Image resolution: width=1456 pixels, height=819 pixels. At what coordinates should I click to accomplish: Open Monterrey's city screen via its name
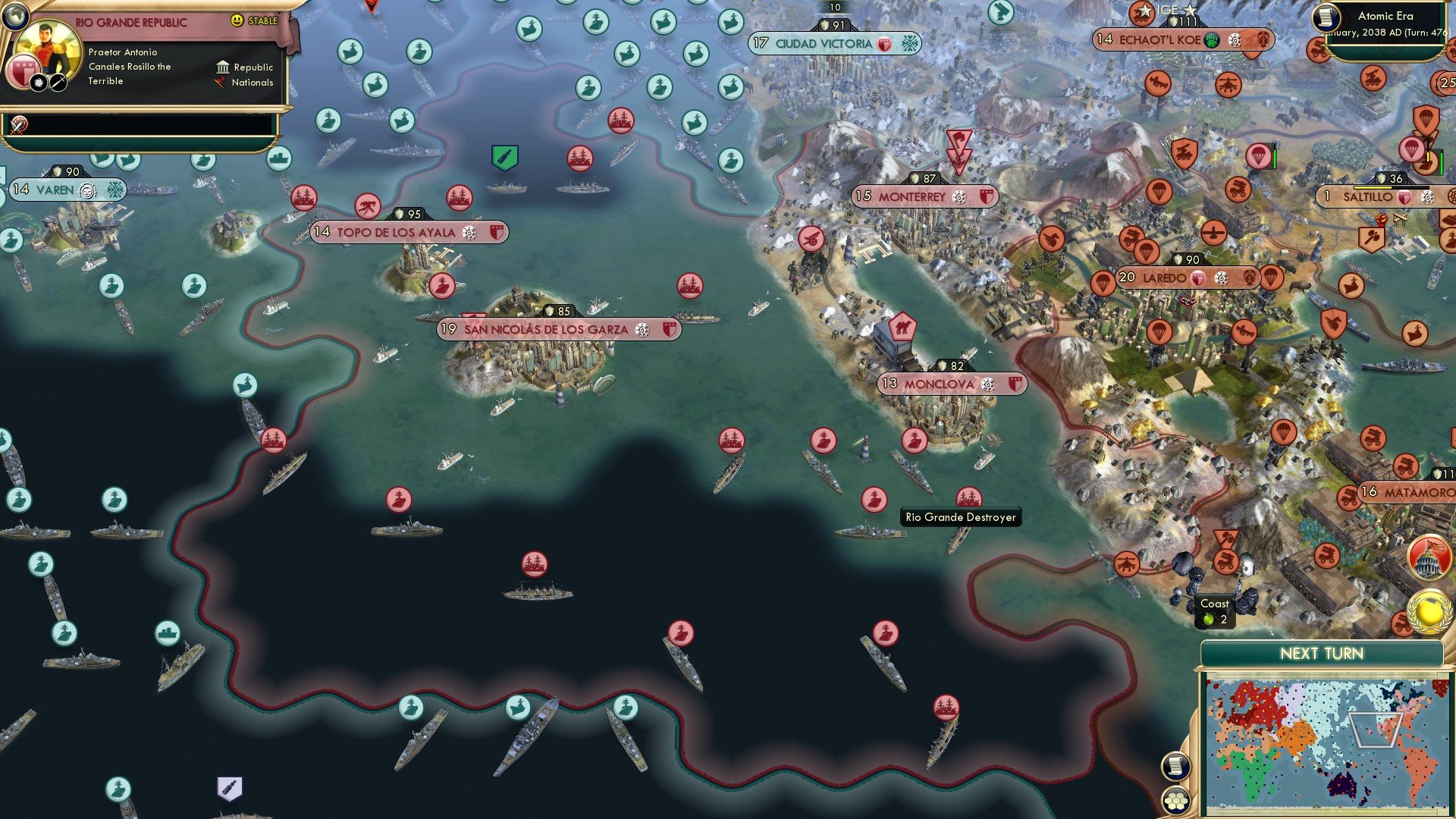(912, 196)
